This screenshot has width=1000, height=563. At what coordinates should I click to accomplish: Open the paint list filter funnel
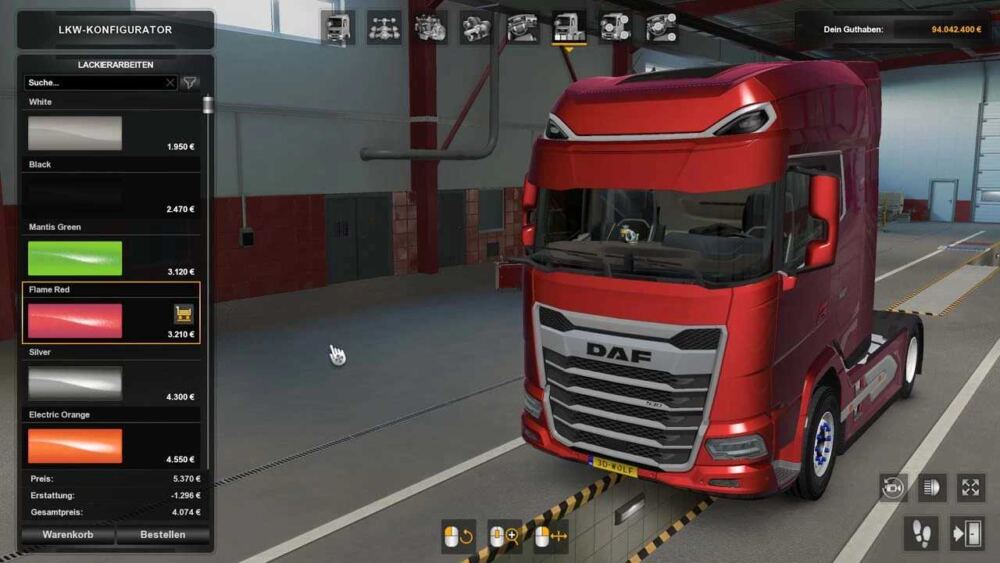click(190, 83)
